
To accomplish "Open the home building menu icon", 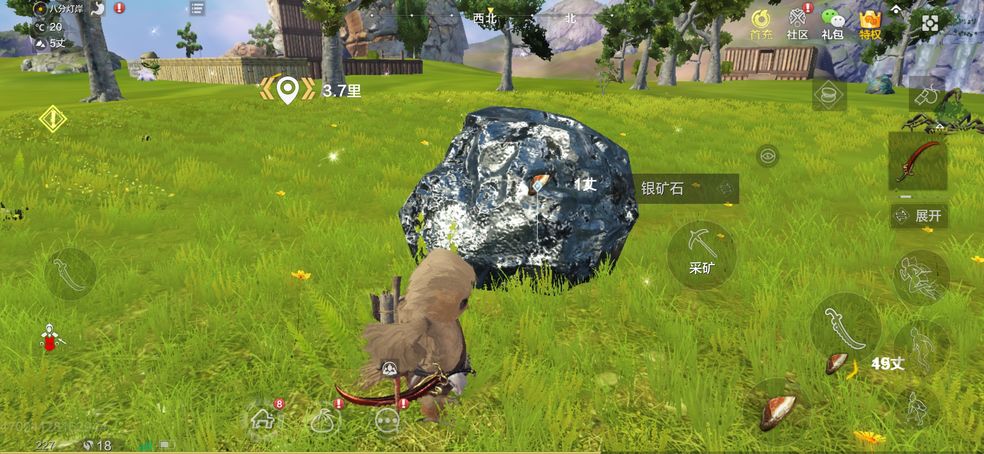I will 263,419.
